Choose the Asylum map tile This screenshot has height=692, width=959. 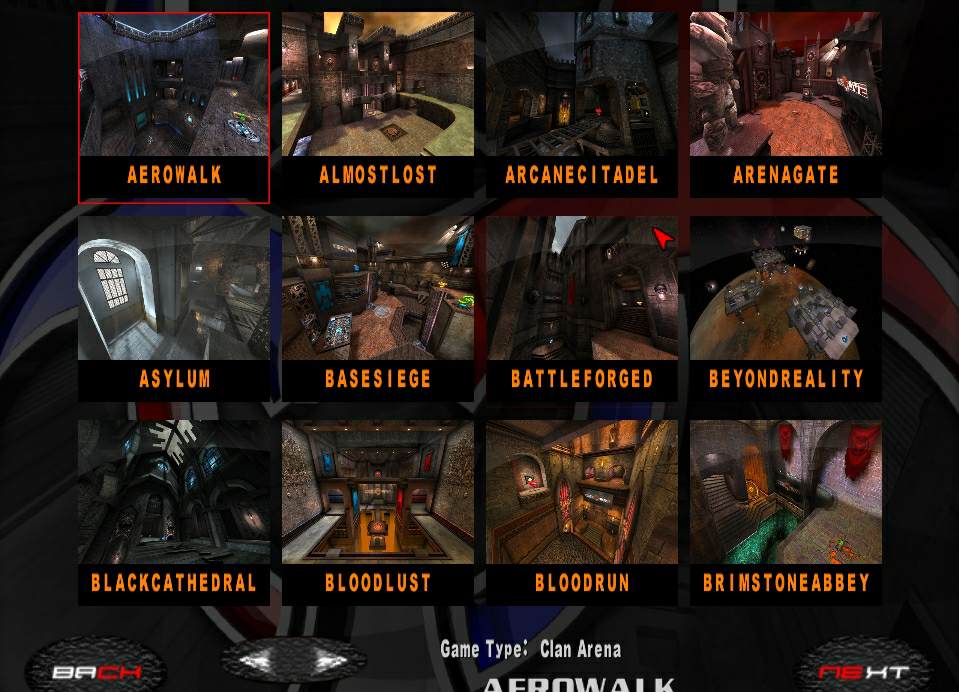174,309
